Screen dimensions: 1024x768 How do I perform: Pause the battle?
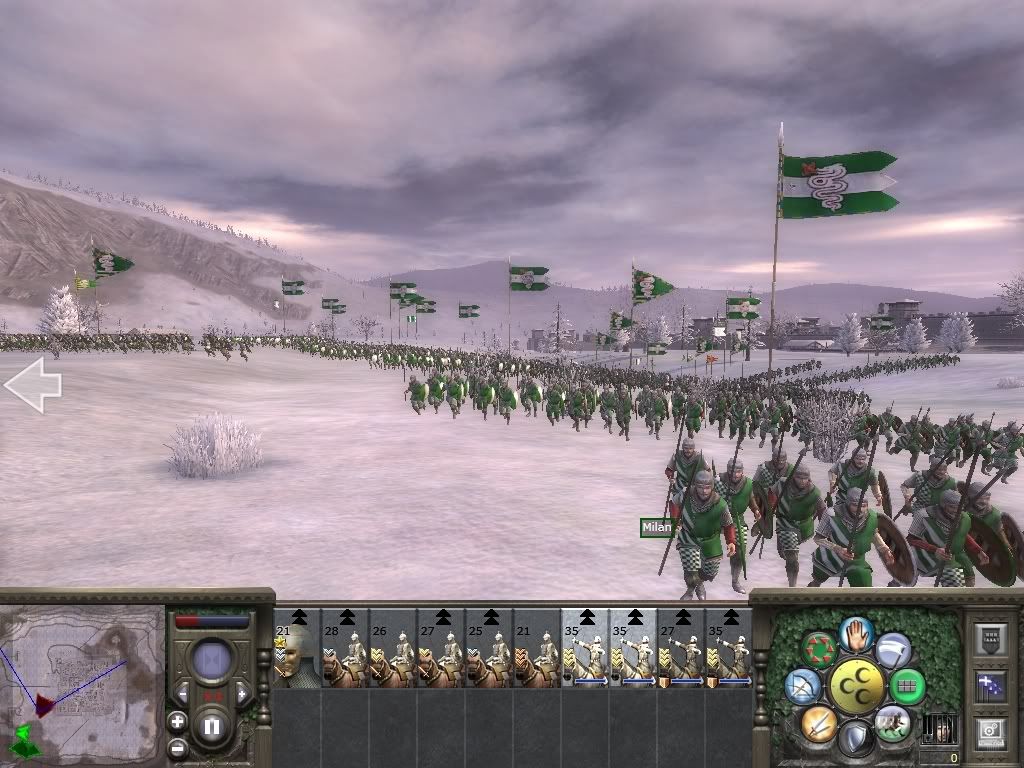point(212,727)
